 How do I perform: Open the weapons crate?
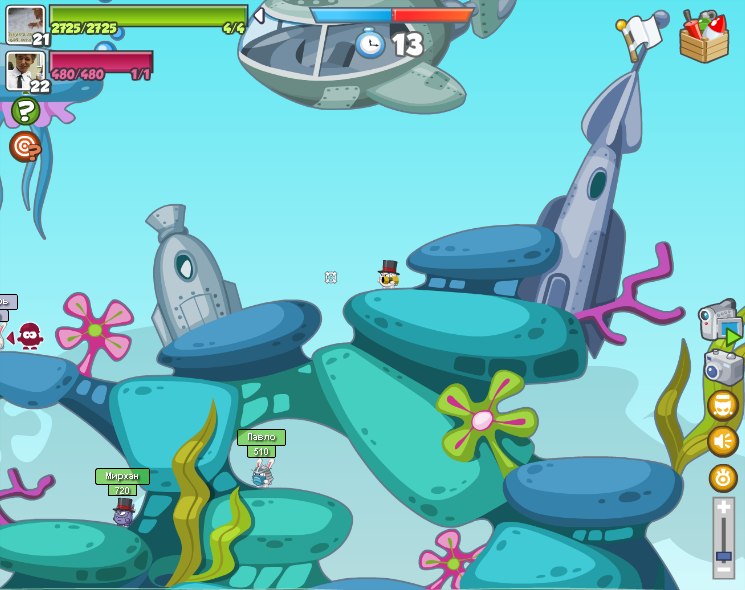coord(704,36)
